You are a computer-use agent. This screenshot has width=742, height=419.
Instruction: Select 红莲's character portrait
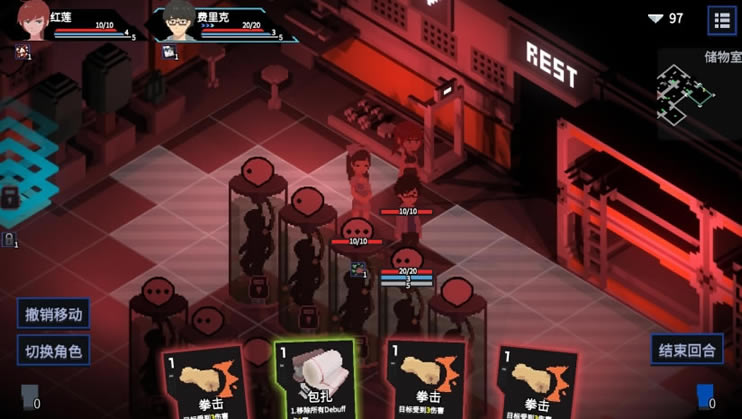tap(34, 20)
